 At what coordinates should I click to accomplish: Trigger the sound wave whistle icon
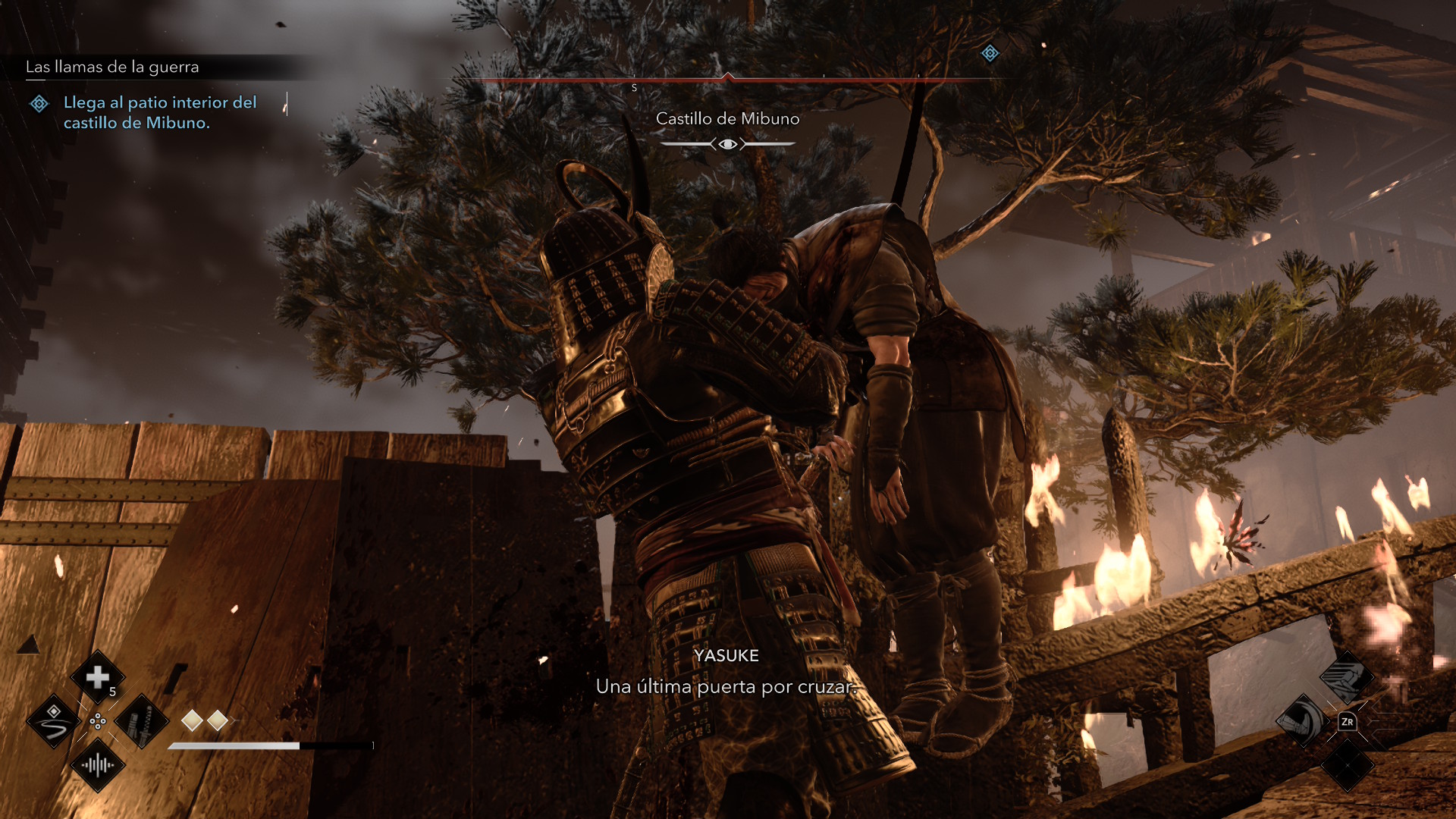[x=98, y=765]
